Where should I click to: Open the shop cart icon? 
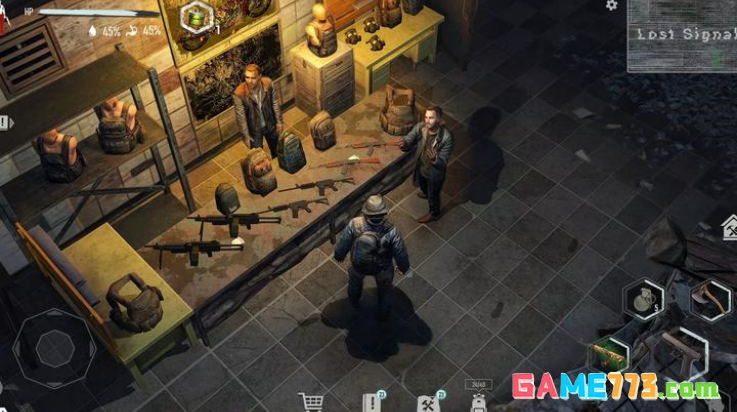tap(312, 402)
